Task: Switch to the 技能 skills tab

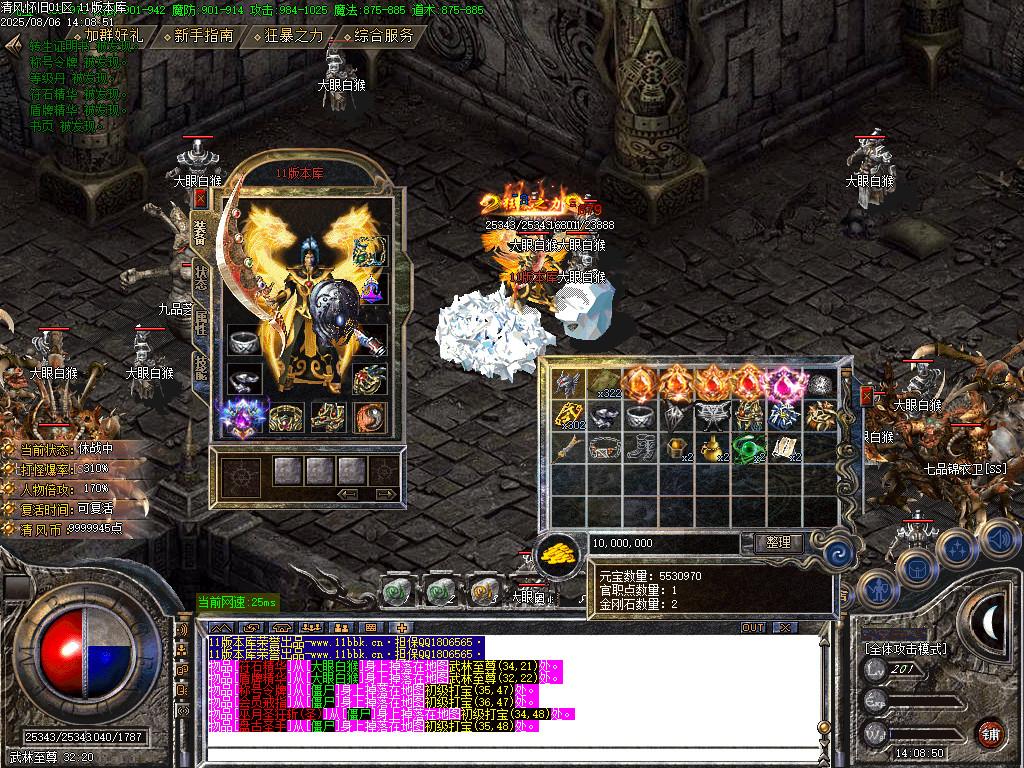Action: (x=200, y=367)
